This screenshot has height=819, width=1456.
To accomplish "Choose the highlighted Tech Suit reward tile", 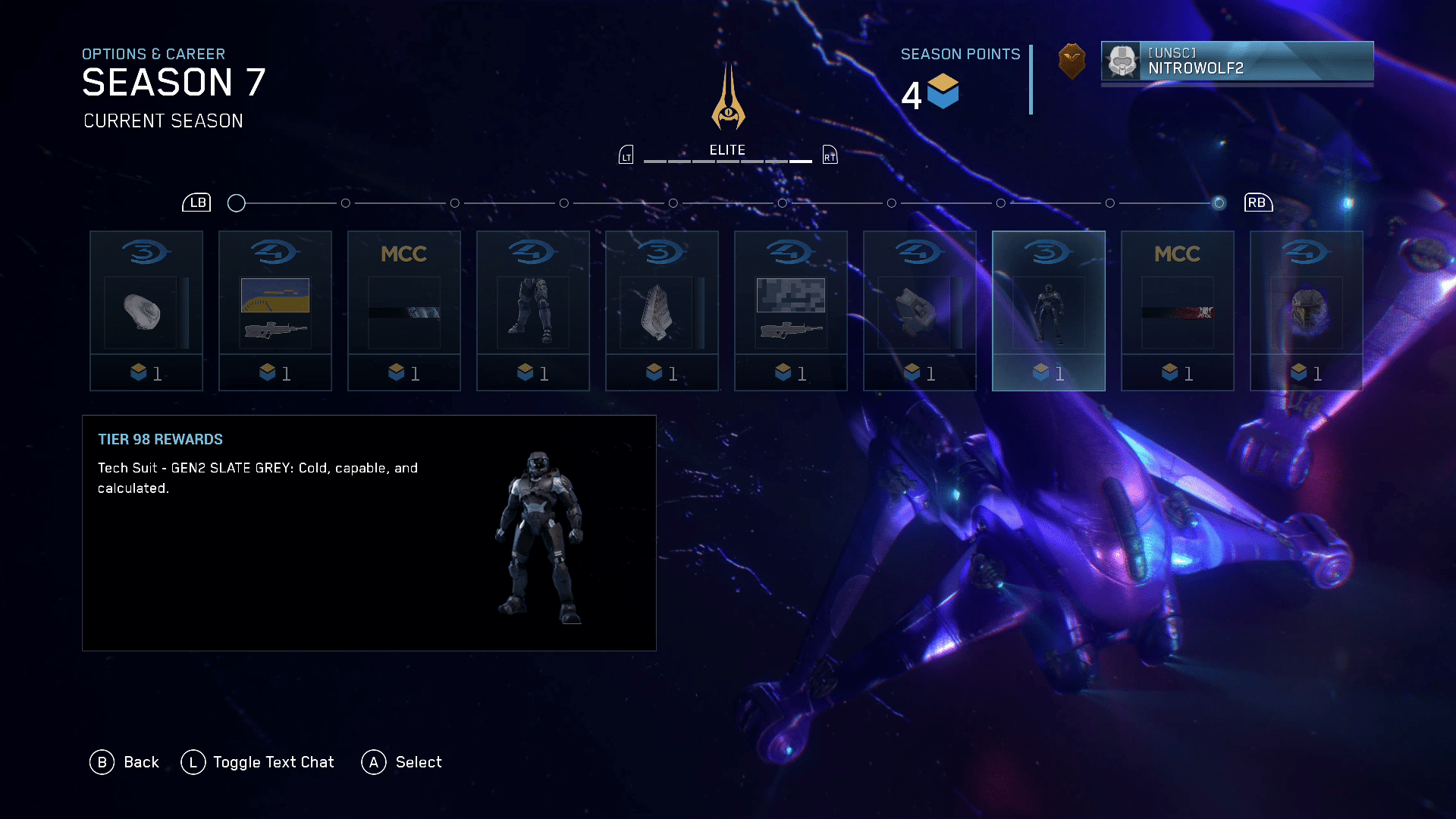I will (1049, 311).
